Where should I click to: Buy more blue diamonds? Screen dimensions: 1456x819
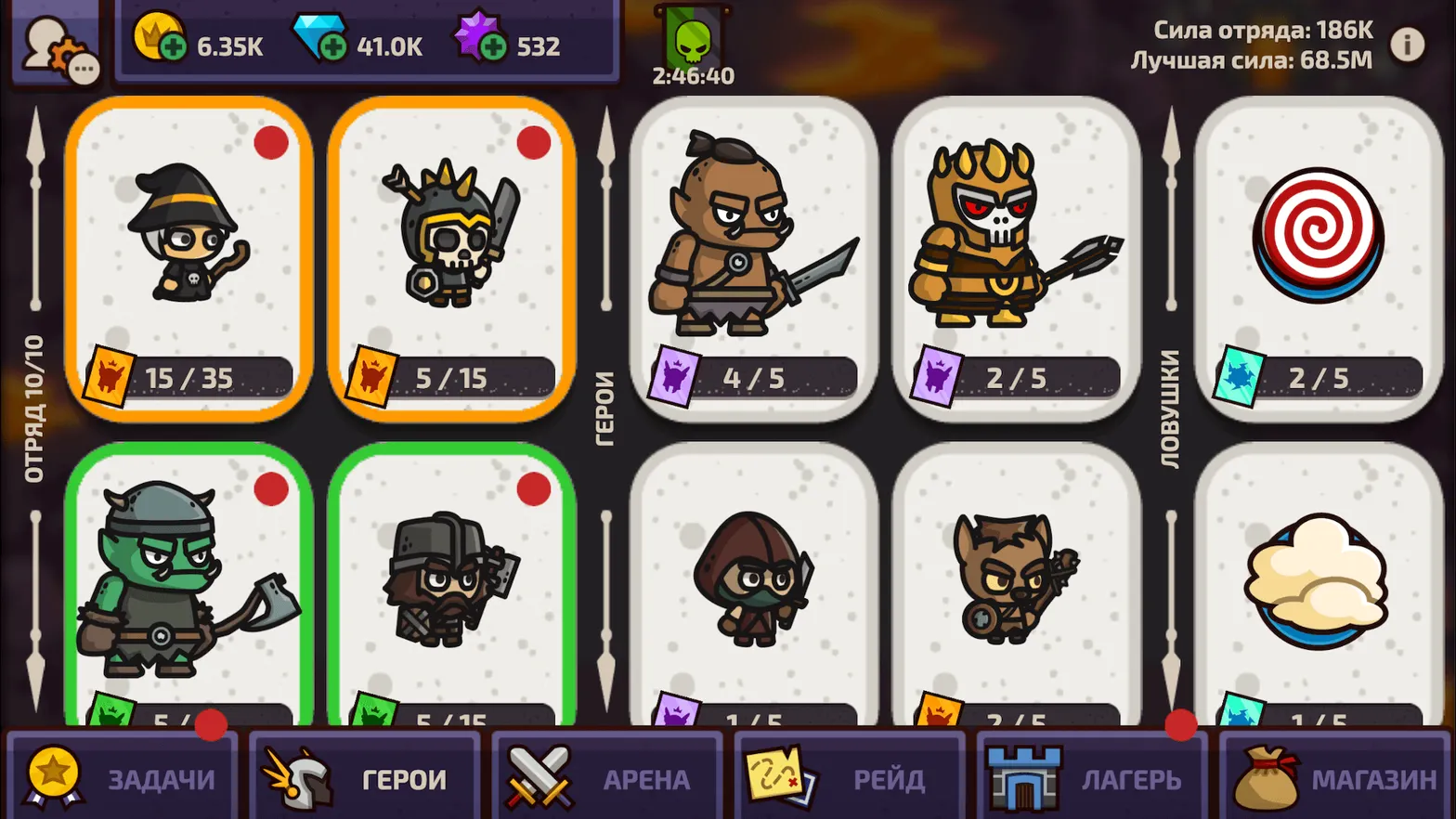pos(332,46)
